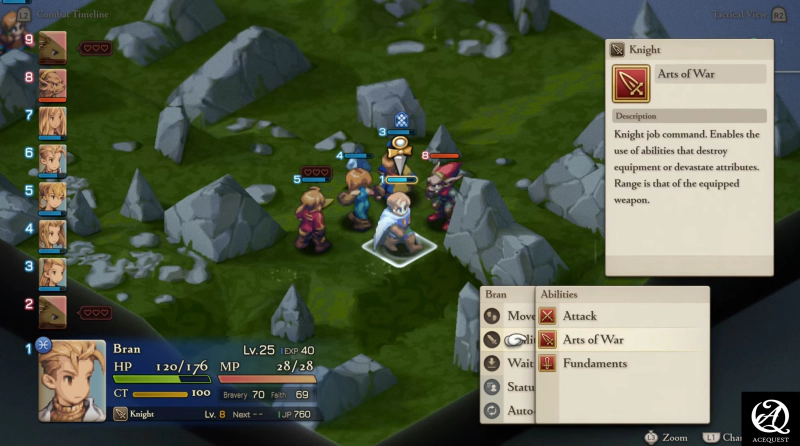Choose the Arts of War ability
The width and height of the screenshot is (800, 446).
pos(592,340)
